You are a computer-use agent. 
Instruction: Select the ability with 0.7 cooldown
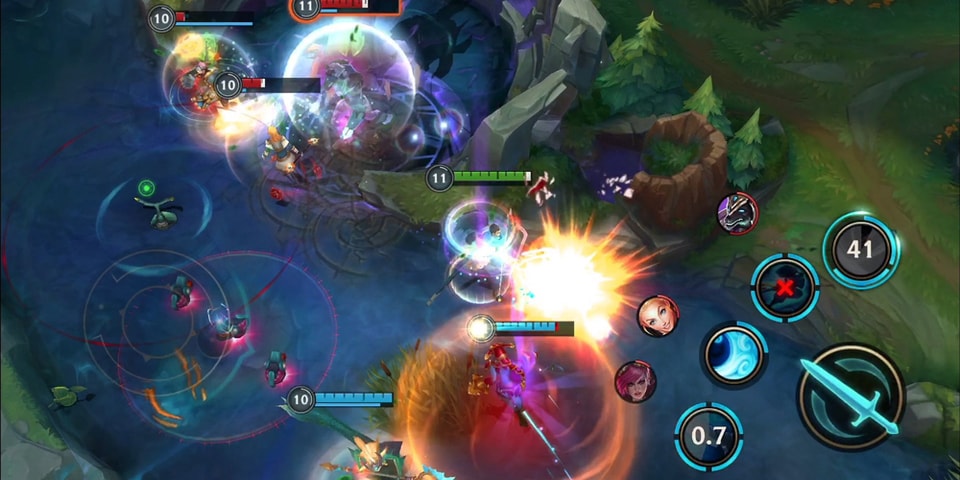708,436
